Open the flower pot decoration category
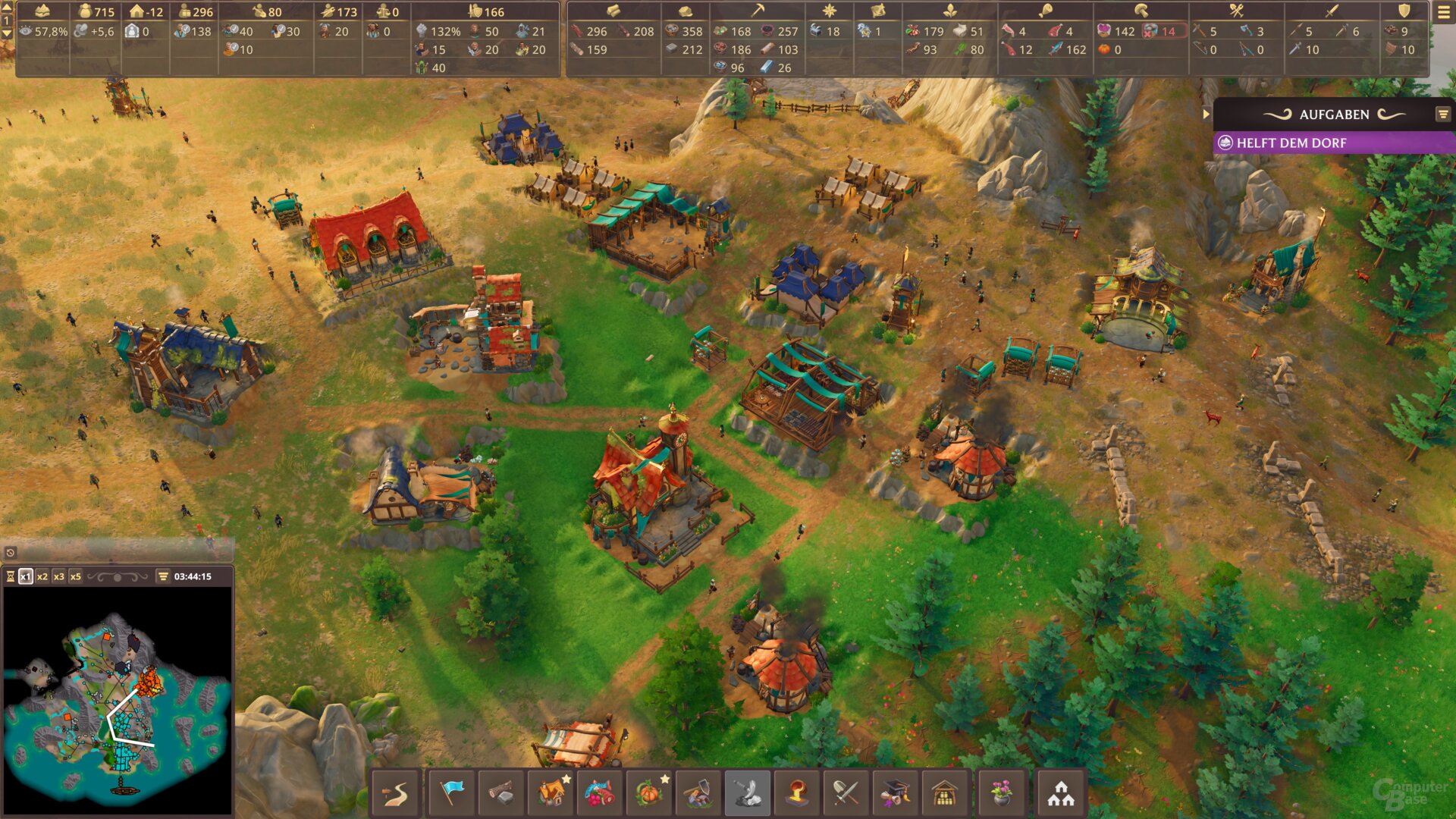Image resolution: width=1456 pixels, height=819 pixels. (1002, 793)
